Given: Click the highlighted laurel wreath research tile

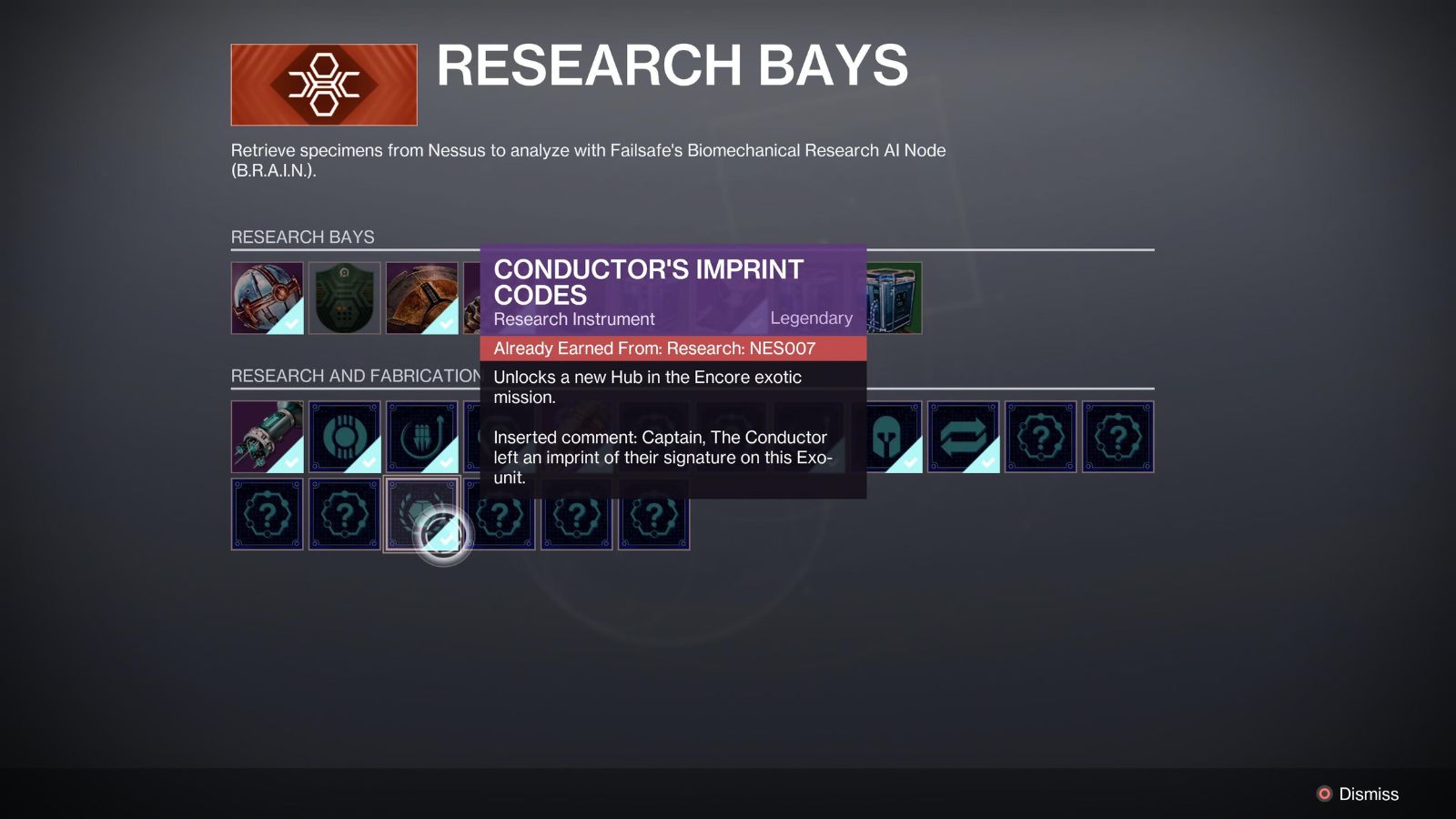Looking at the screenshot, I should (423, 514).
